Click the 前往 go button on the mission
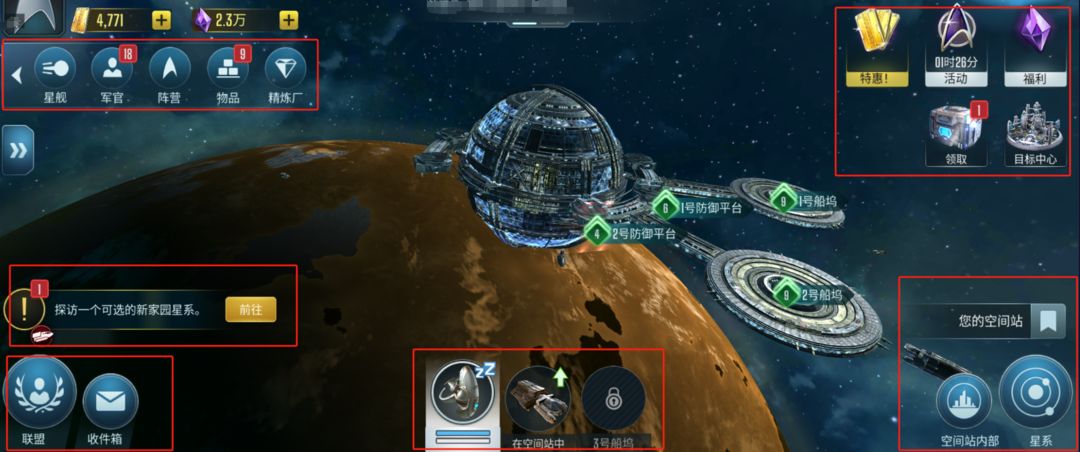The width and height of the screenshot is (1080, 452). 250,309
